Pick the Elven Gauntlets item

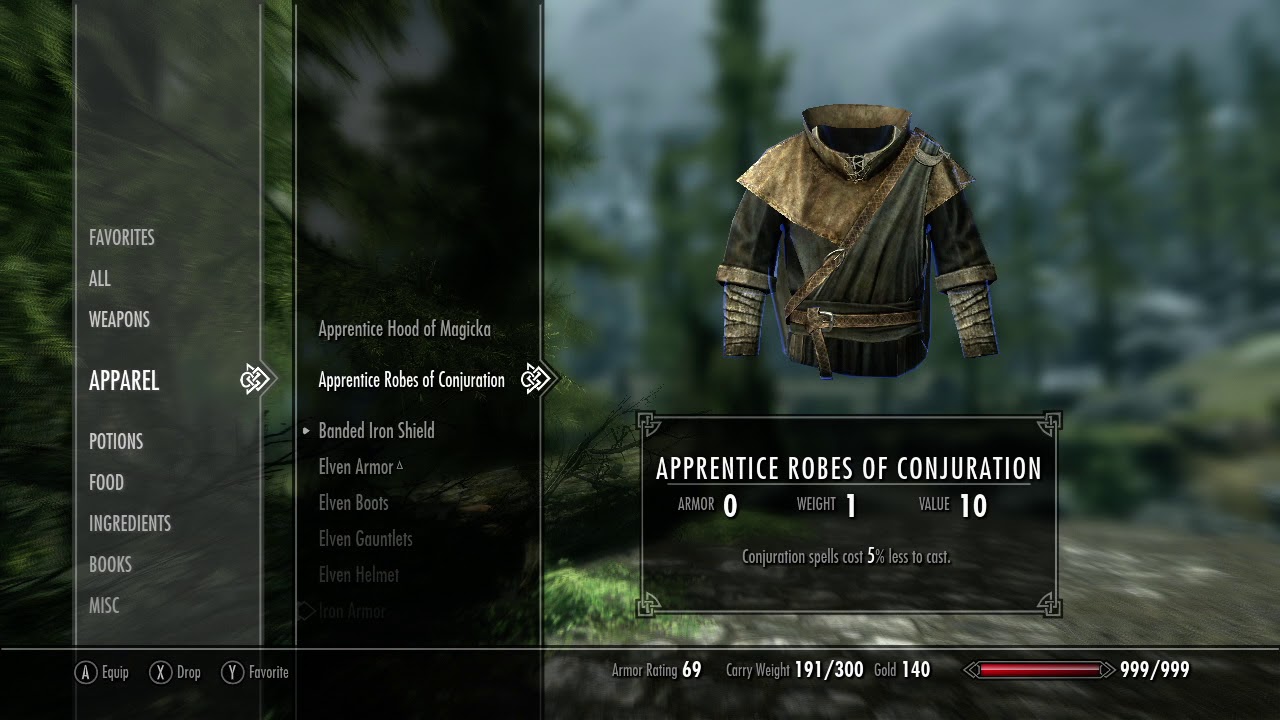pos(365,539)
